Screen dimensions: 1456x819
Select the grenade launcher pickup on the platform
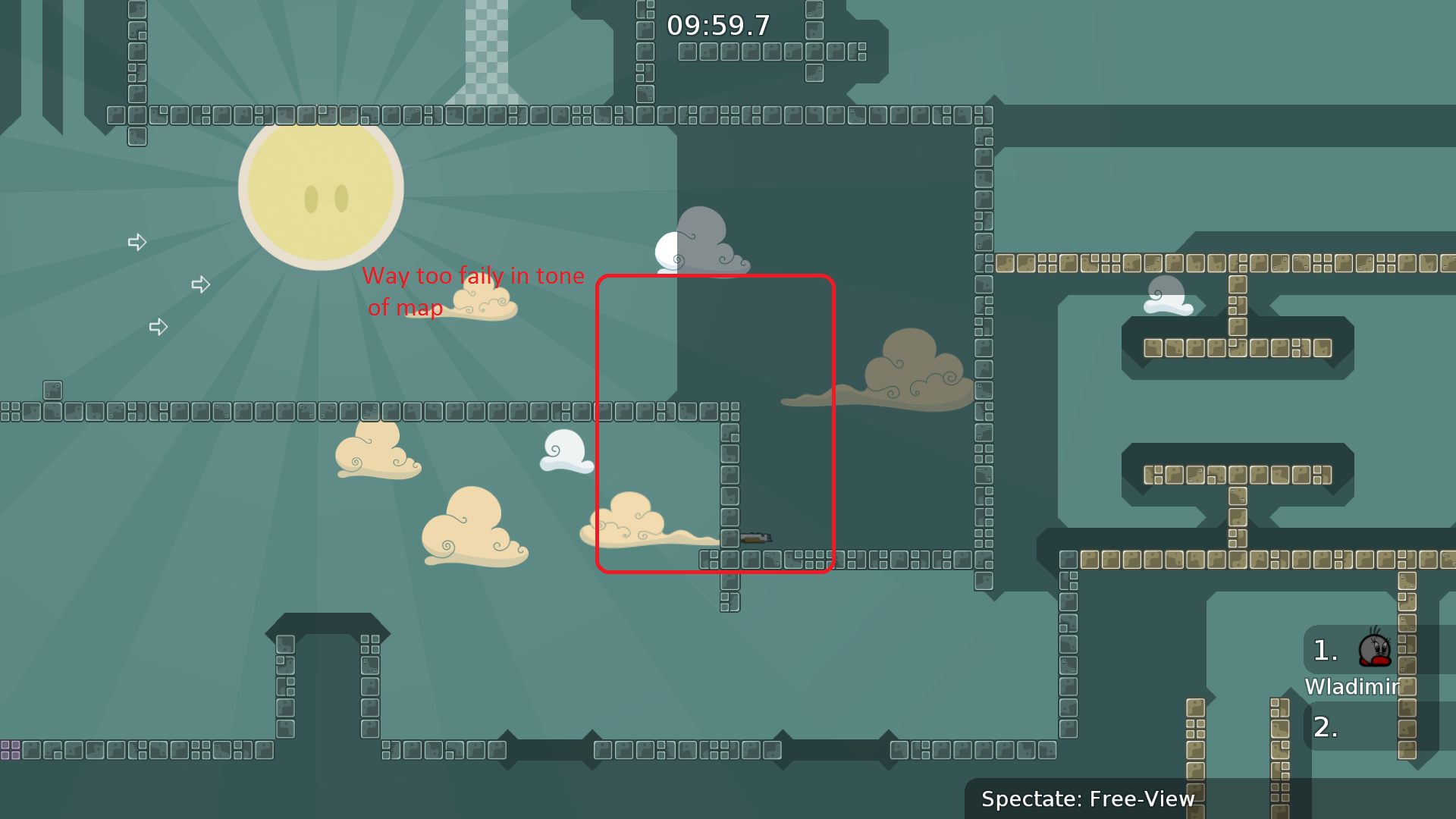tap(757, 537)
